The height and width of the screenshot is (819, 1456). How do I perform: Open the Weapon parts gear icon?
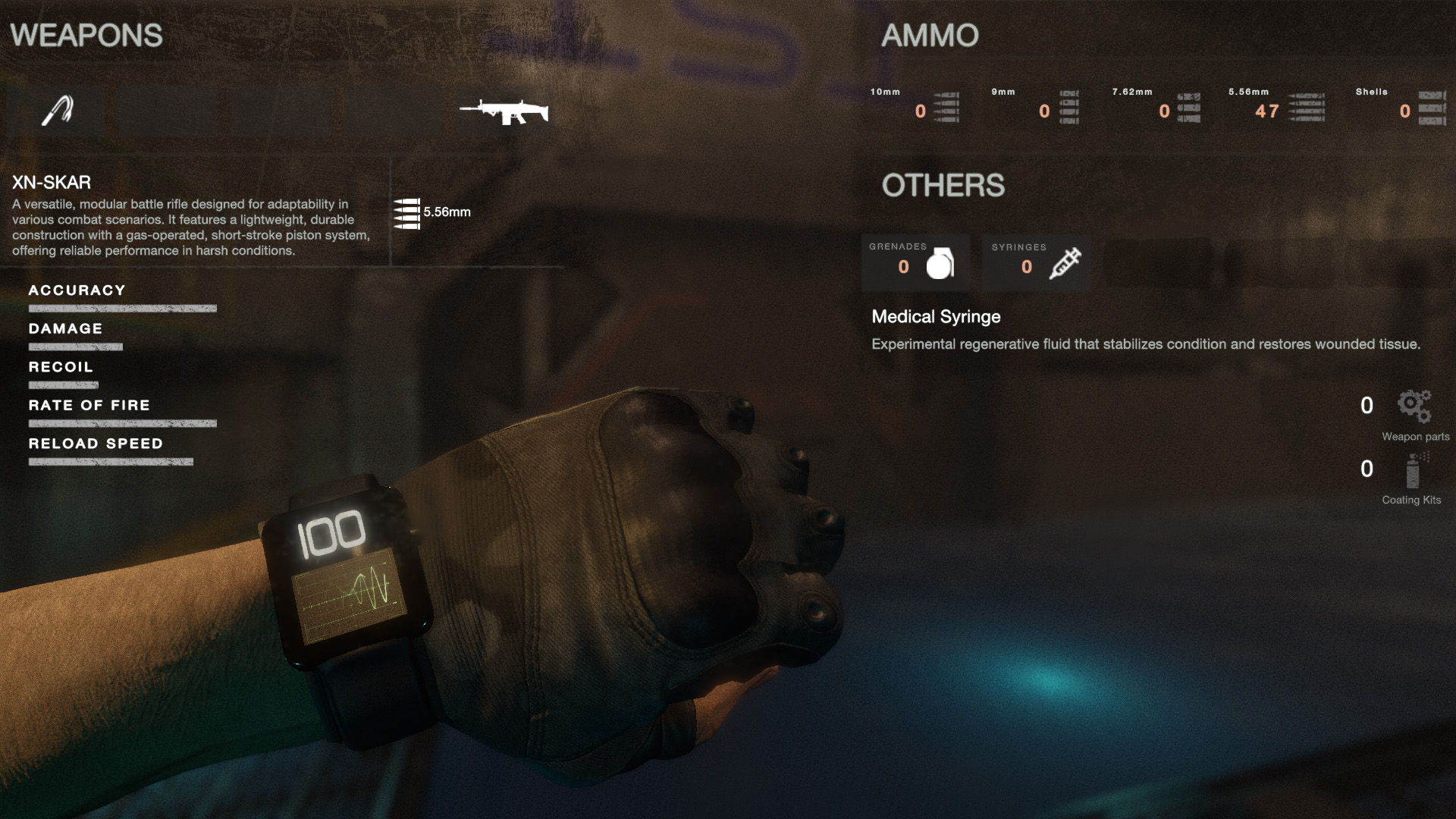coord(1414,406)
